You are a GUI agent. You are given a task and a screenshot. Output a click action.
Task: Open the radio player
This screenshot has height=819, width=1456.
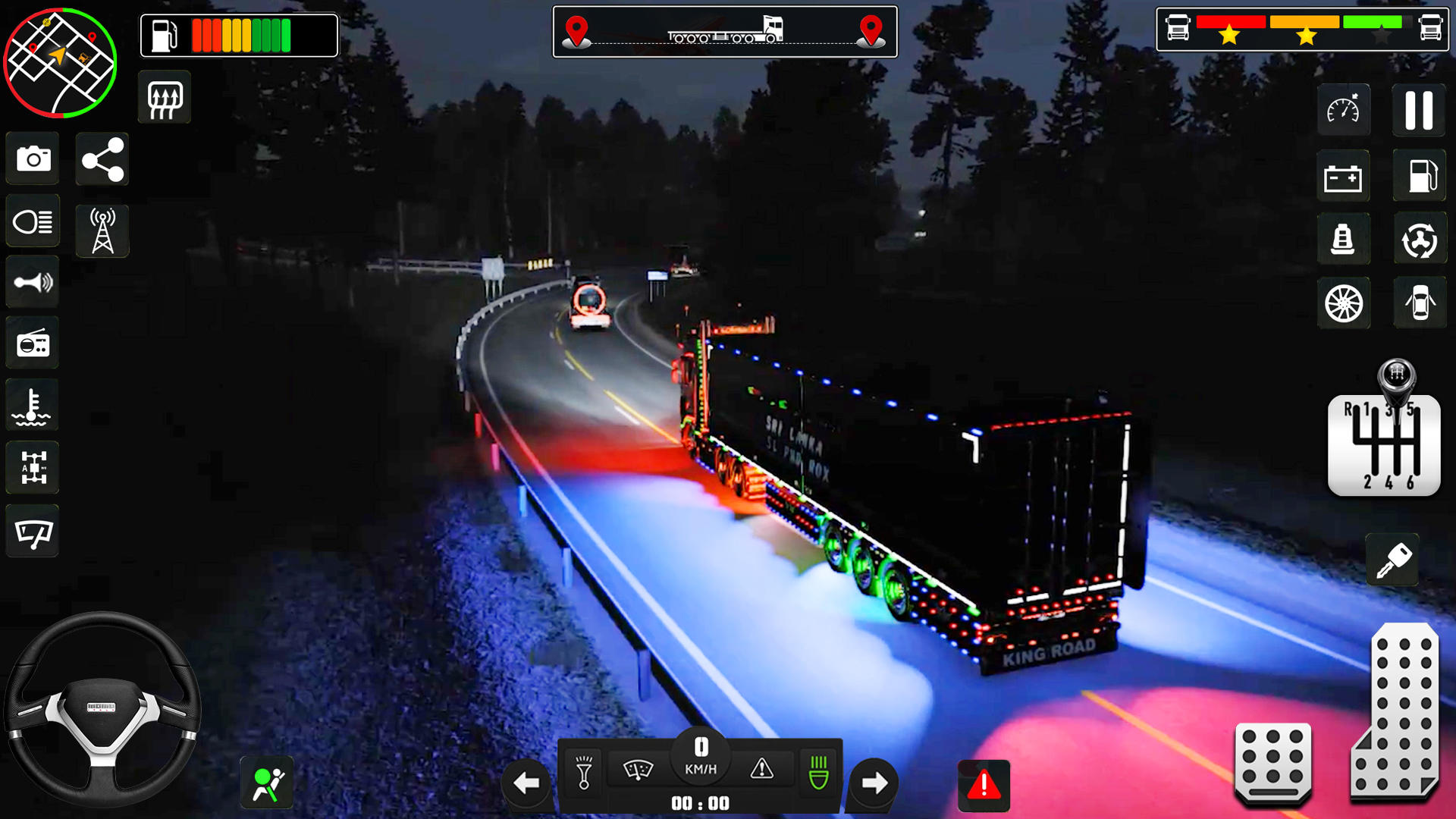[x=33, y=344]
